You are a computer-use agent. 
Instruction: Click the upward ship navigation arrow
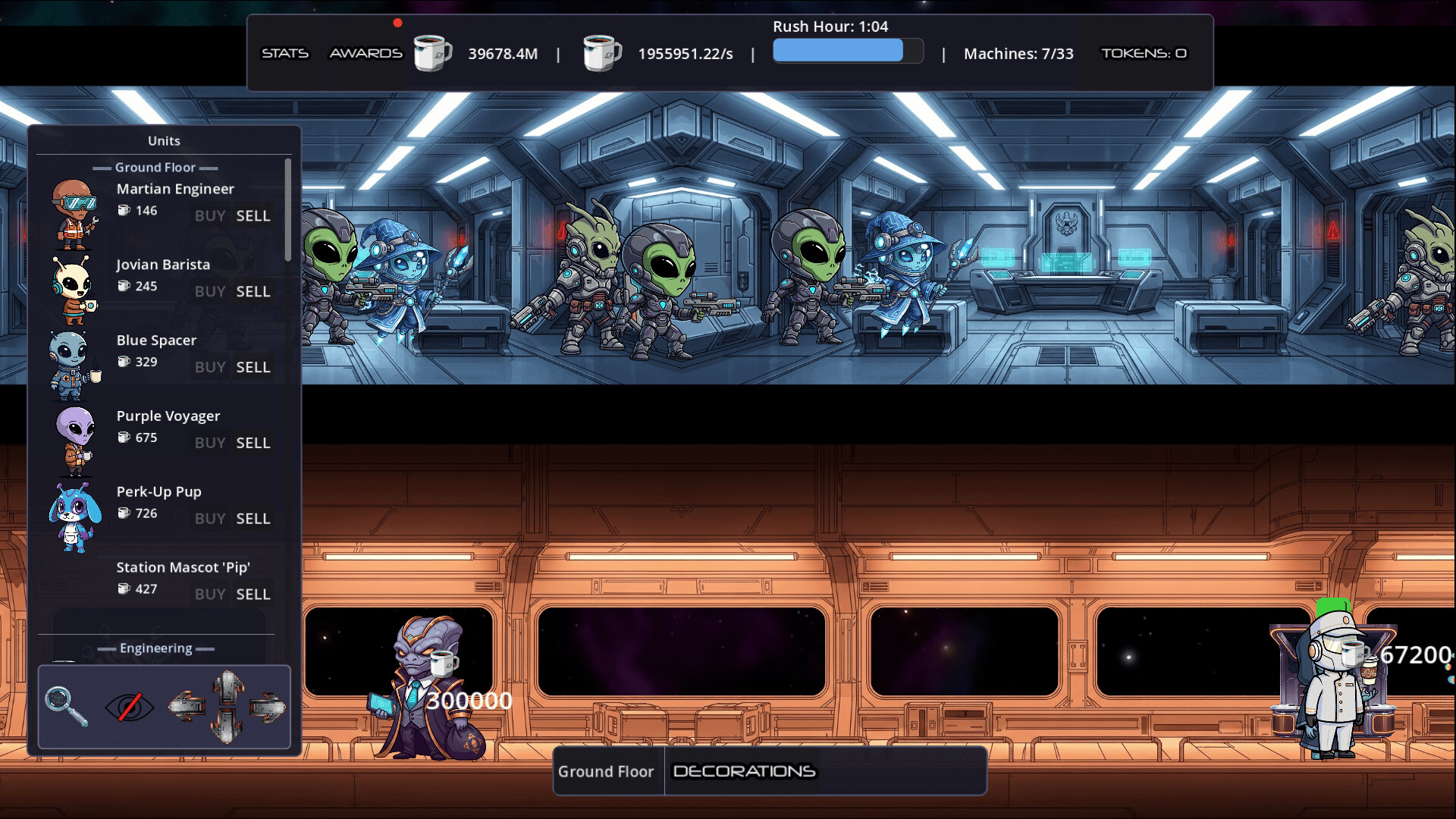click(227, 686)
